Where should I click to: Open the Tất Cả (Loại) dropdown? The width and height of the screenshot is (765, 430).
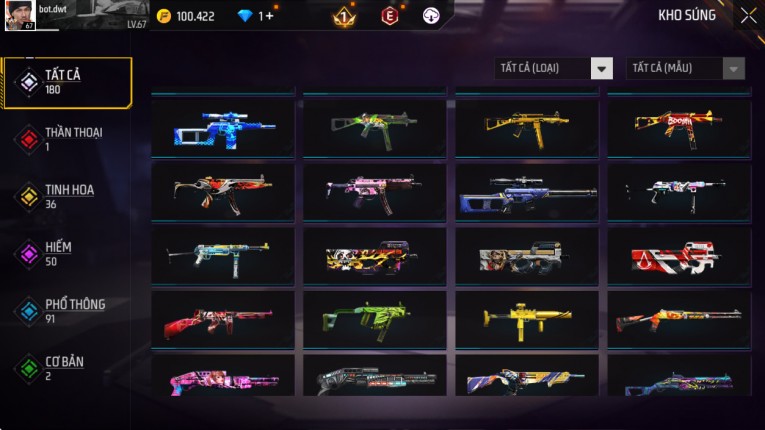tap(554, 68)
